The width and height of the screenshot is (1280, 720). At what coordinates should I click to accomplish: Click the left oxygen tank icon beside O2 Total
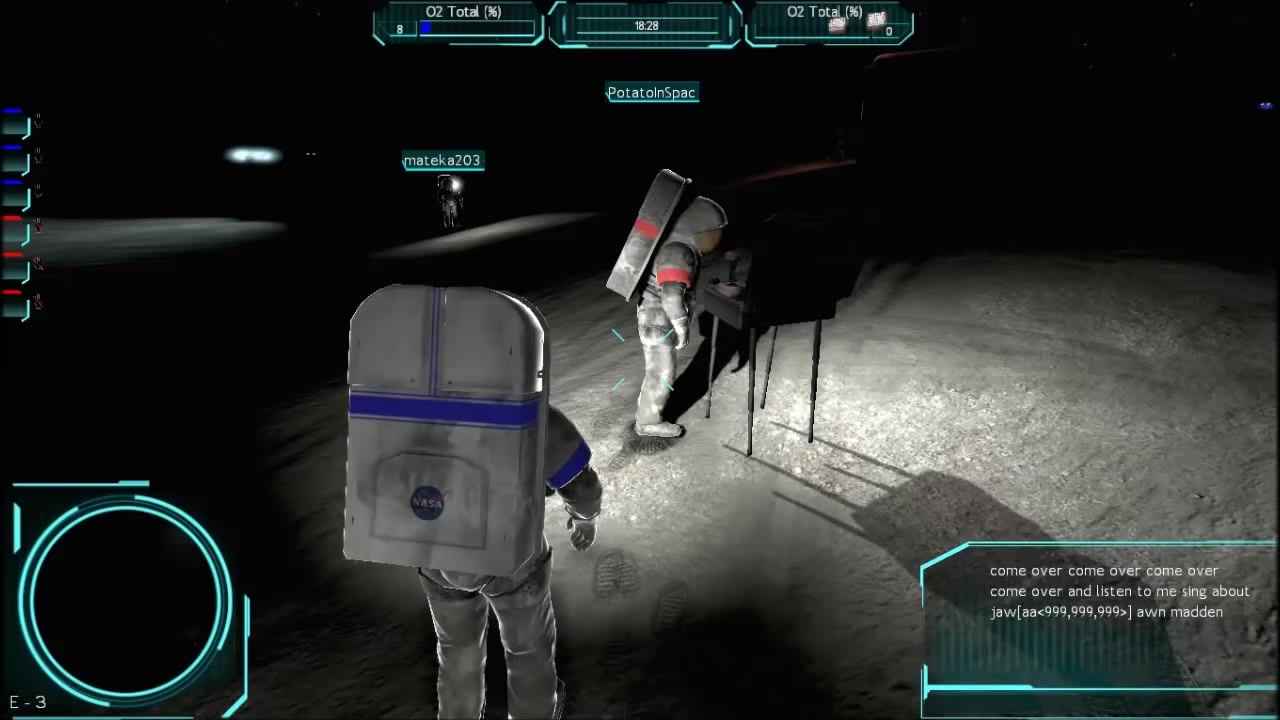point(838,24)
